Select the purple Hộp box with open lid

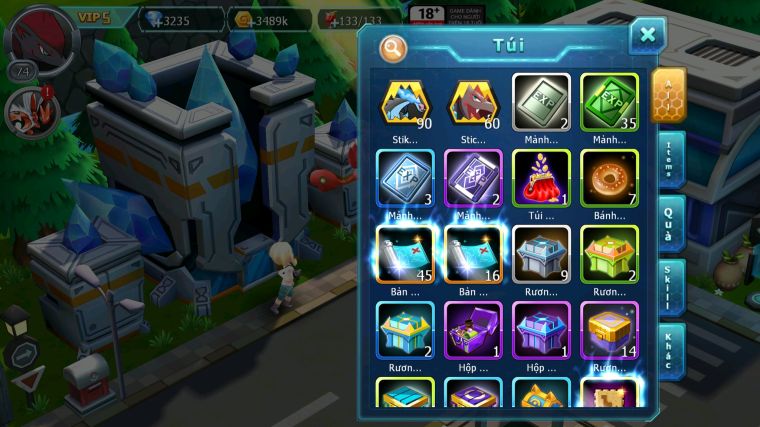pyautogui.click(x=473, y=329)
